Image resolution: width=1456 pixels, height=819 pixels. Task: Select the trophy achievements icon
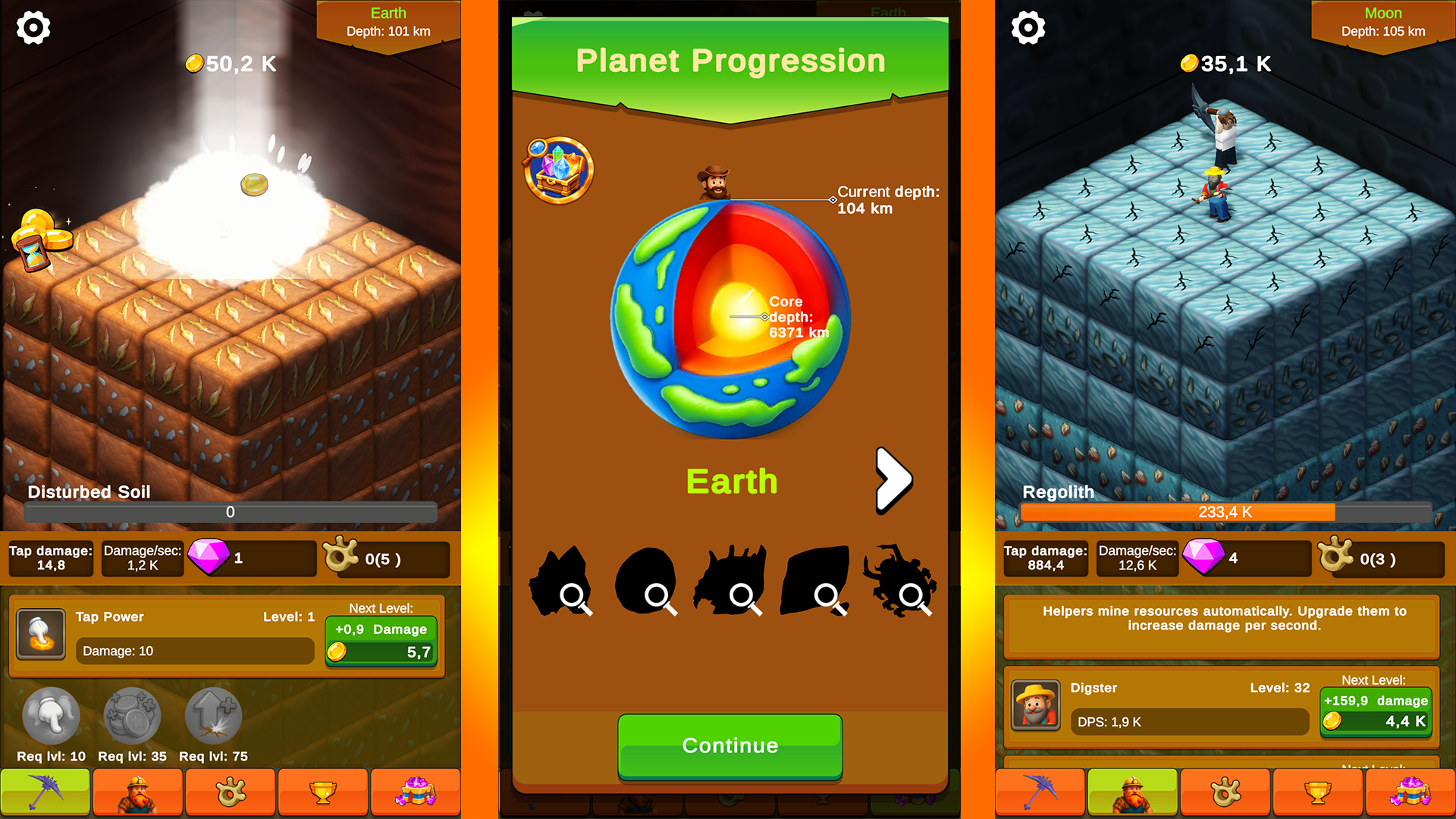pyautogui.click(x=323, y=792)
